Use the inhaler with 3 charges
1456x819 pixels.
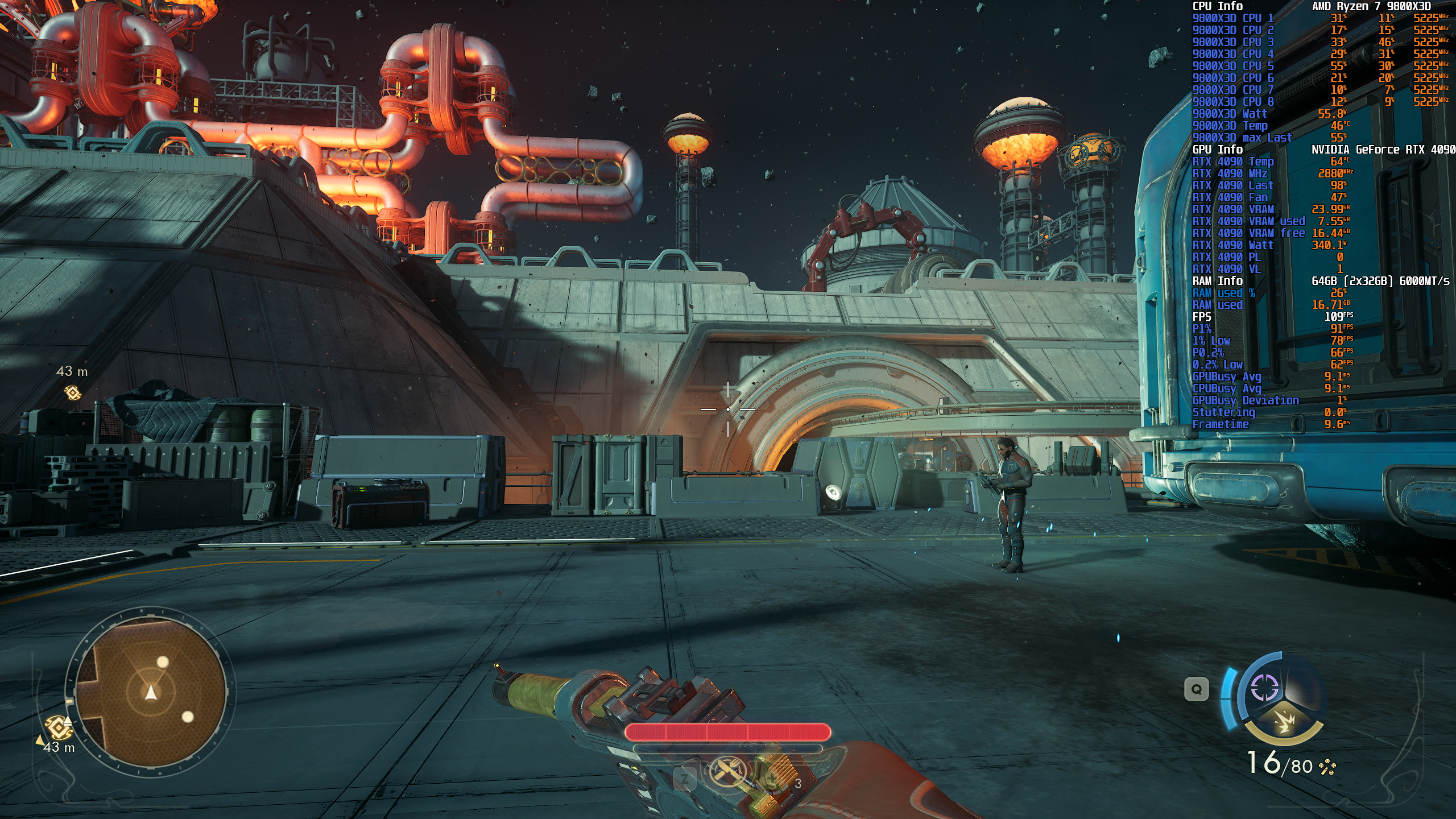tap(775, 780)
